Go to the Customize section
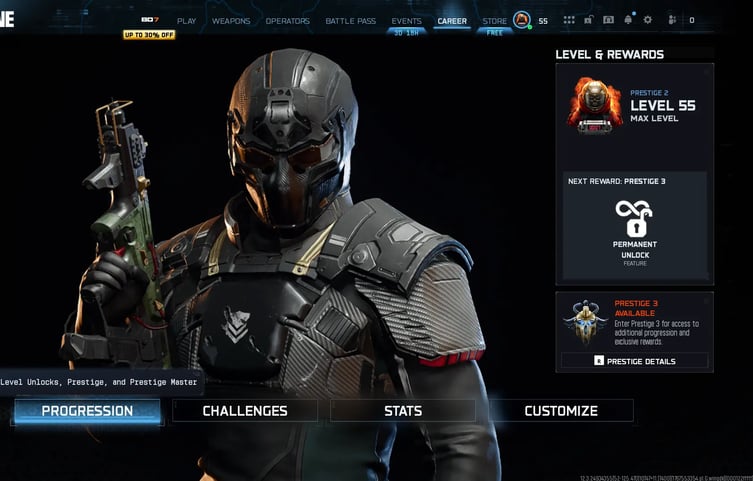 (x=561, y=411)
